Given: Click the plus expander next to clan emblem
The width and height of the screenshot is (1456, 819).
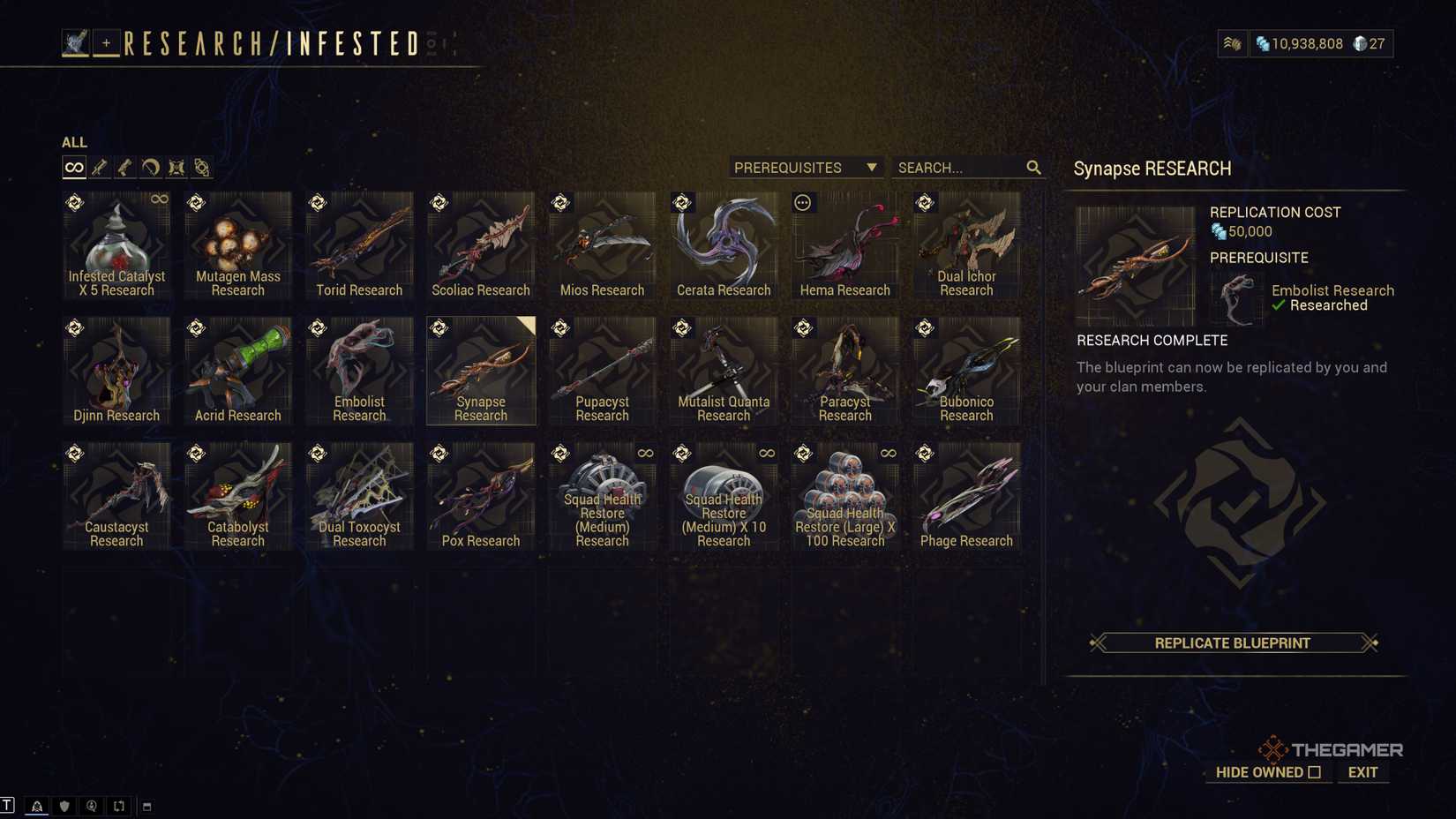Looking at the screenshot, I should 105,40.
